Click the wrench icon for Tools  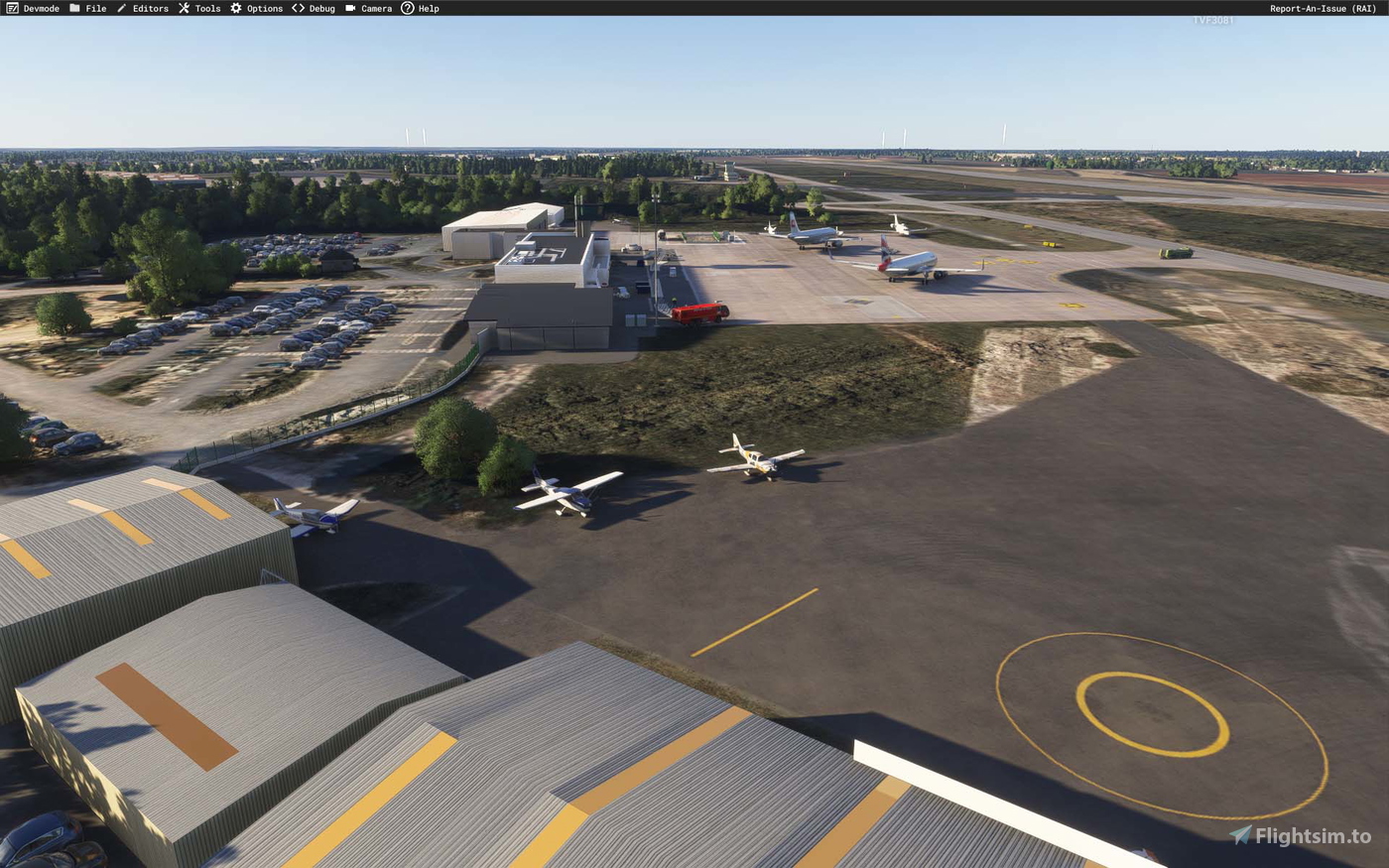tap(183, 8)
